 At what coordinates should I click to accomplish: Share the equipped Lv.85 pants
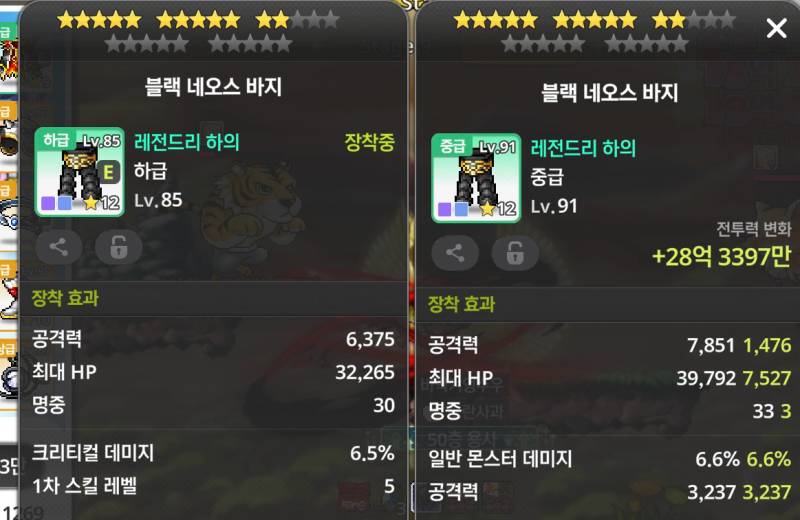click(59, 248)
